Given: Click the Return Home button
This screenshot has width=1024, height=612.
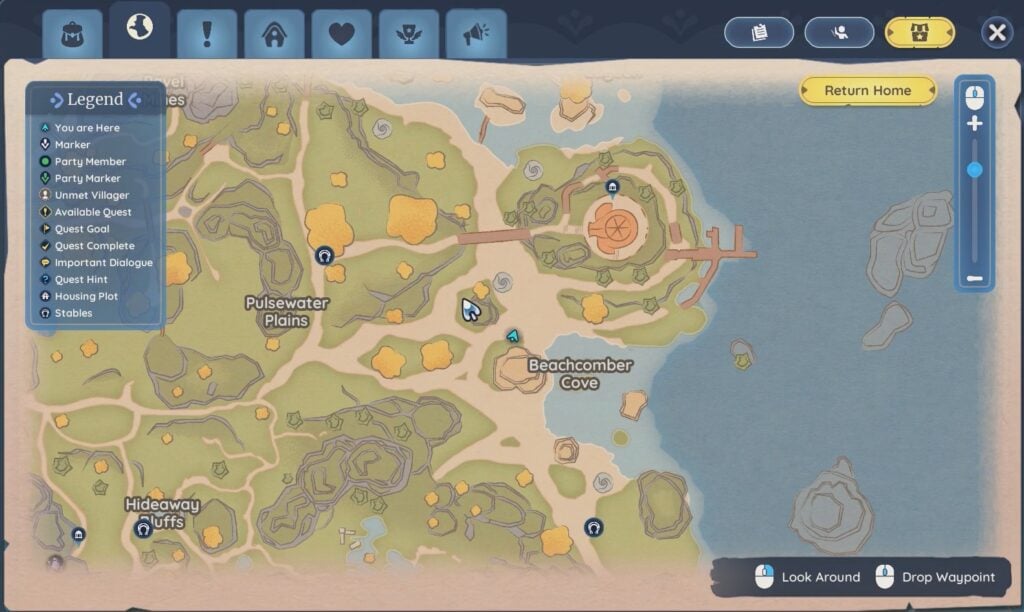Looking at the screenshot, I should (x=867, y=90).
